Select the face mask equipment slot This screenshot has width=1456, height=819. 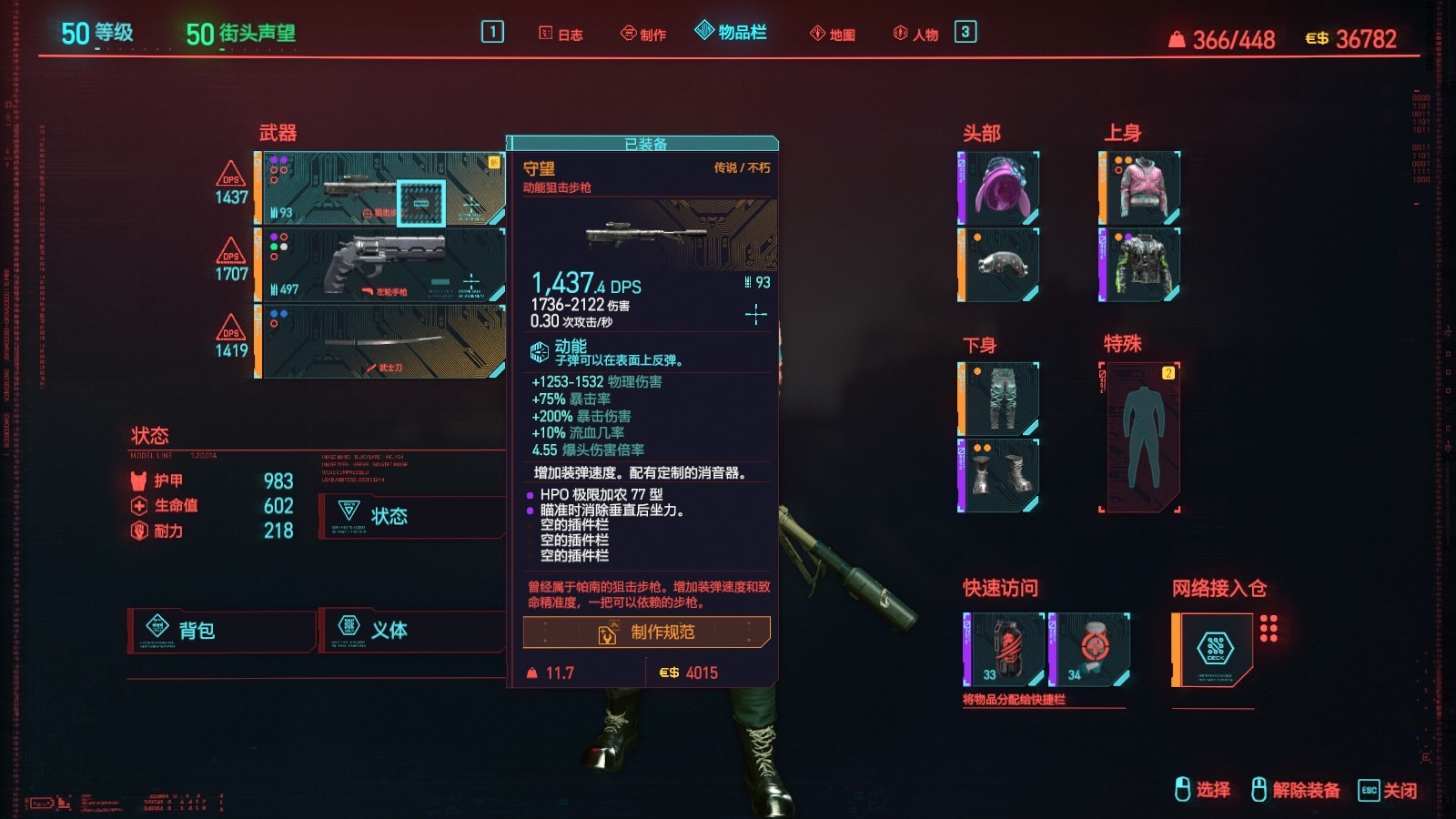coord(999,265)
